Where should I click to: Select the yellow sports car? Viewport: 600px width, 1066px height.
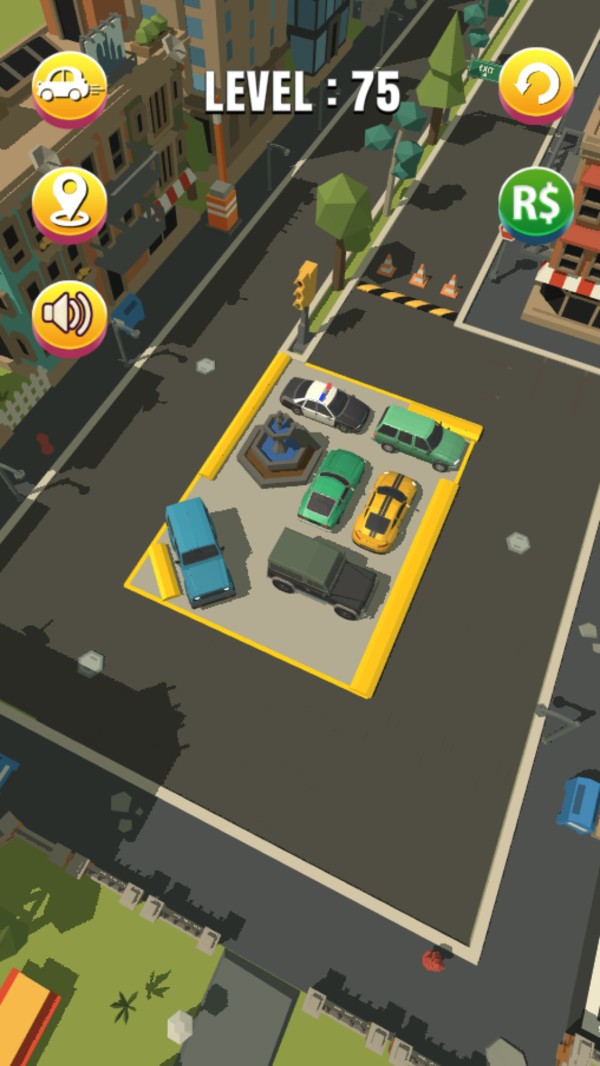(385, 510)
